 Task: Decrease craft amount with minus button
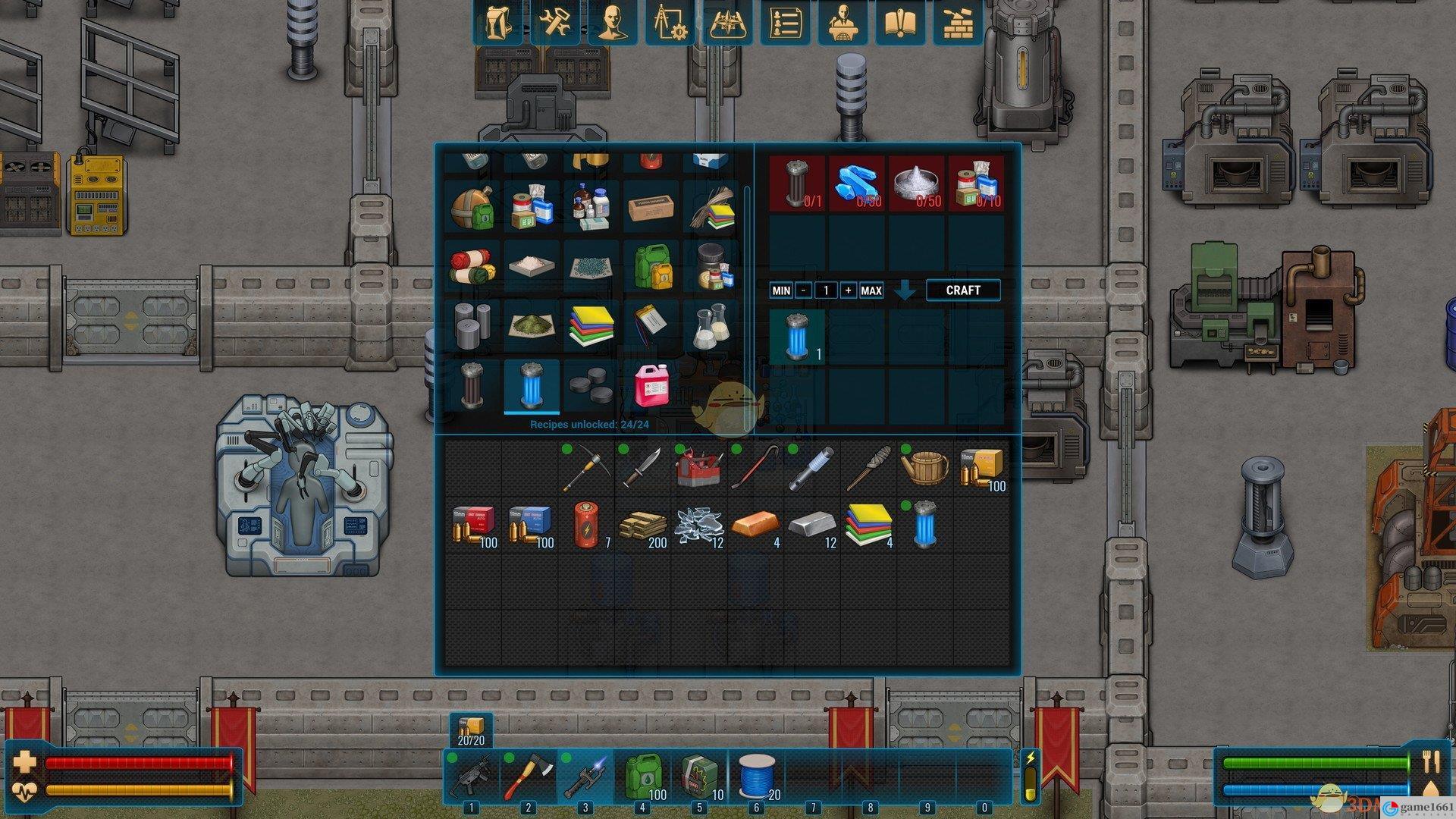point(803,290)
